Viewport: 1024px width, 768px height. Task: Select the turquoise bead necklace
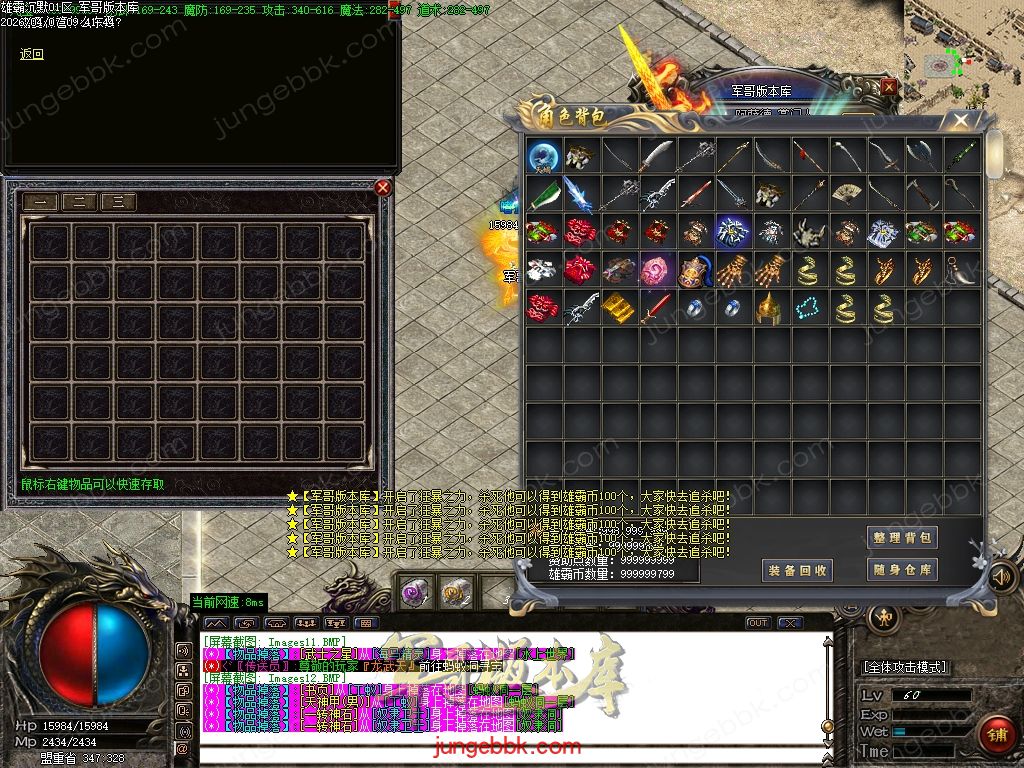tap(807, 308)
